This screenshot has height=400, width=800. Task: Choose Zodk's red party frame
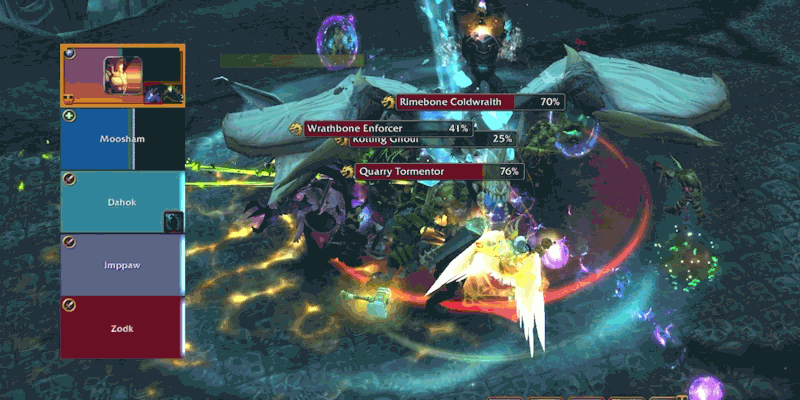pyautogui.click(x=122, y=327)
